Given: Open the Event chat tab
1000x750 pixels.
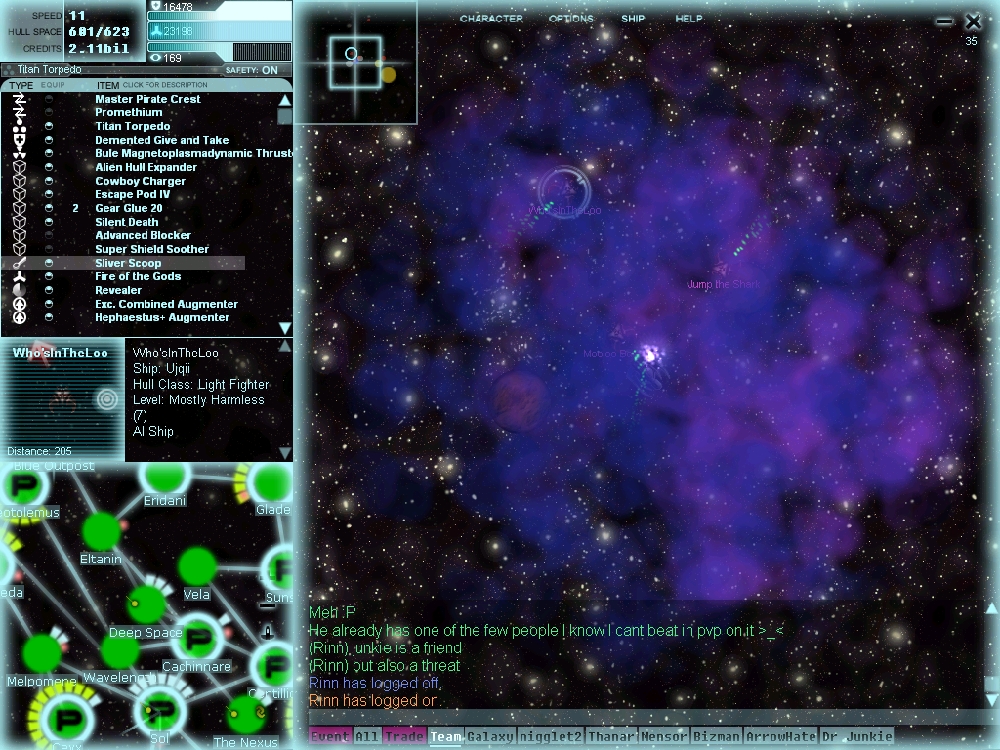Looking at the screenshot, I should point(330,737).
